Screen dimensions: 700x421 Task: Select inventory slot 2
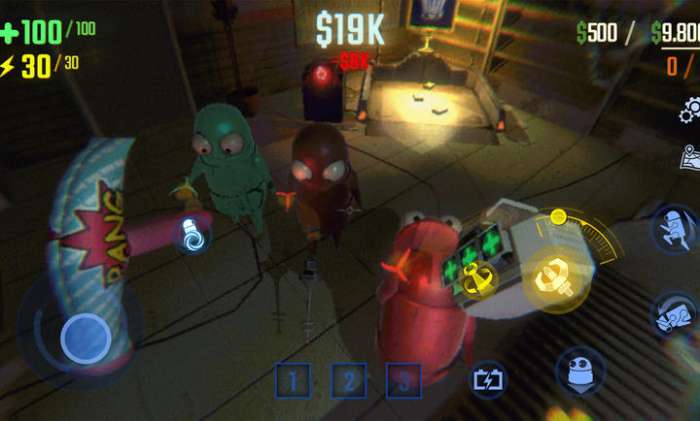[348, 381]
